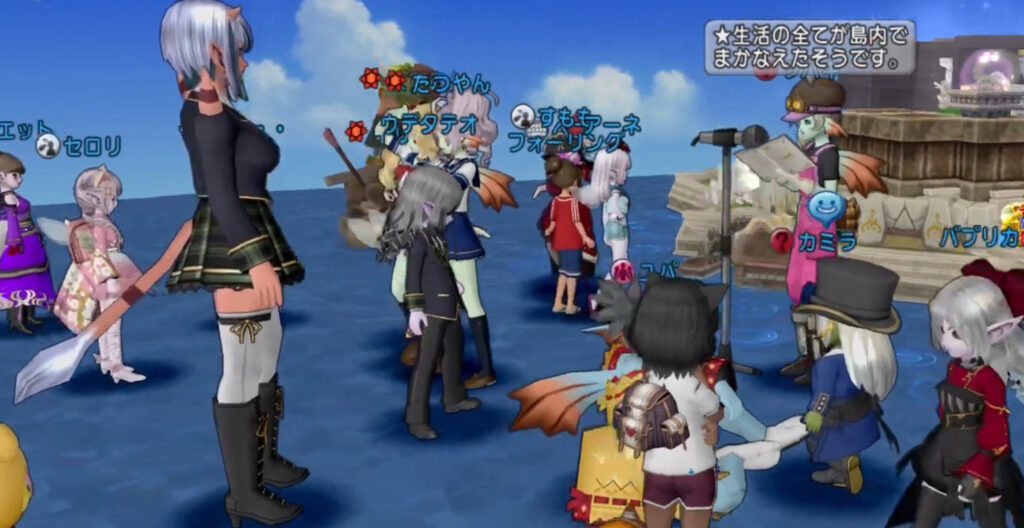
Task: Target the たつやん player name tag
Action: coord(451,82)
